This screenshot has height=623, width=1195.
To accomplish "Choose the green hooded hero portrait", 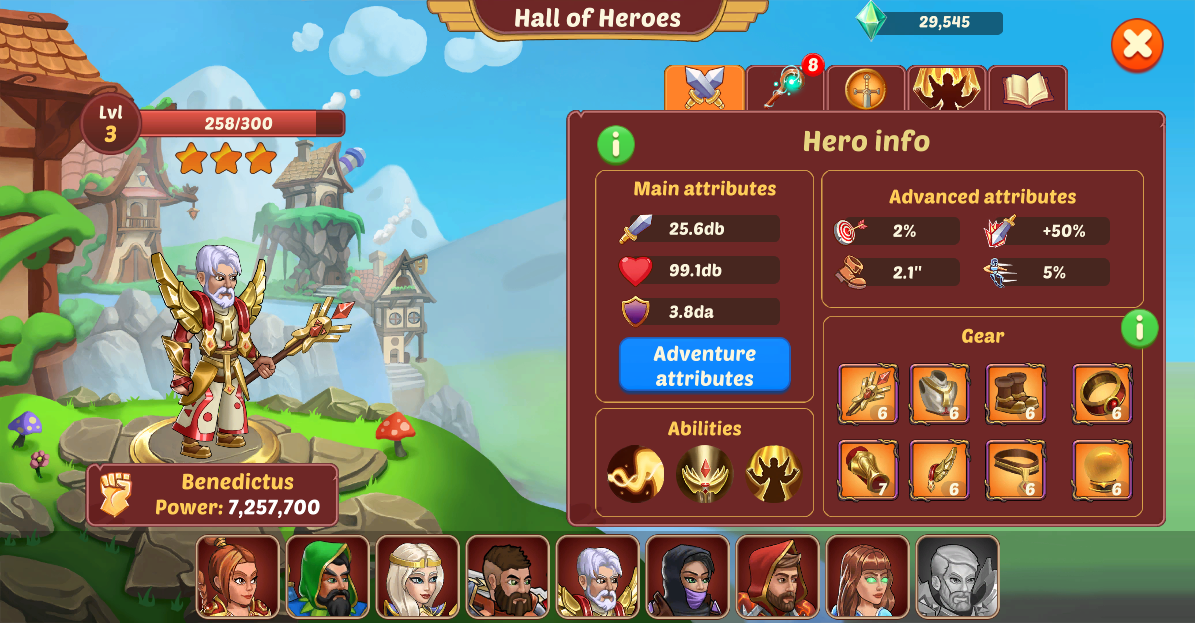I will coord(327,577).
